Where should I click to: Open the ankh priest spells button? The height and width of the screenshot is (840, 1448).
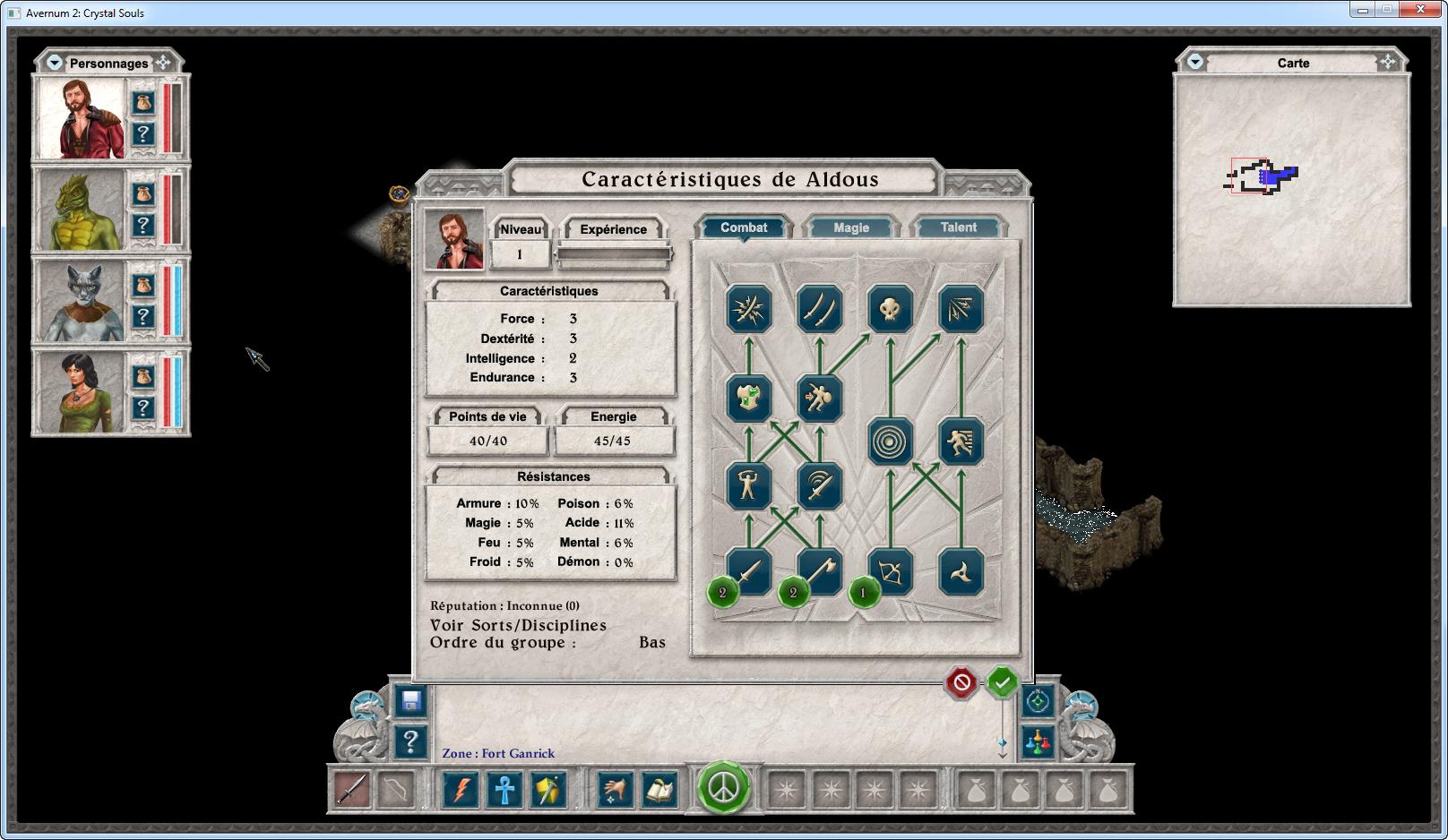click(x=505, y=790)
